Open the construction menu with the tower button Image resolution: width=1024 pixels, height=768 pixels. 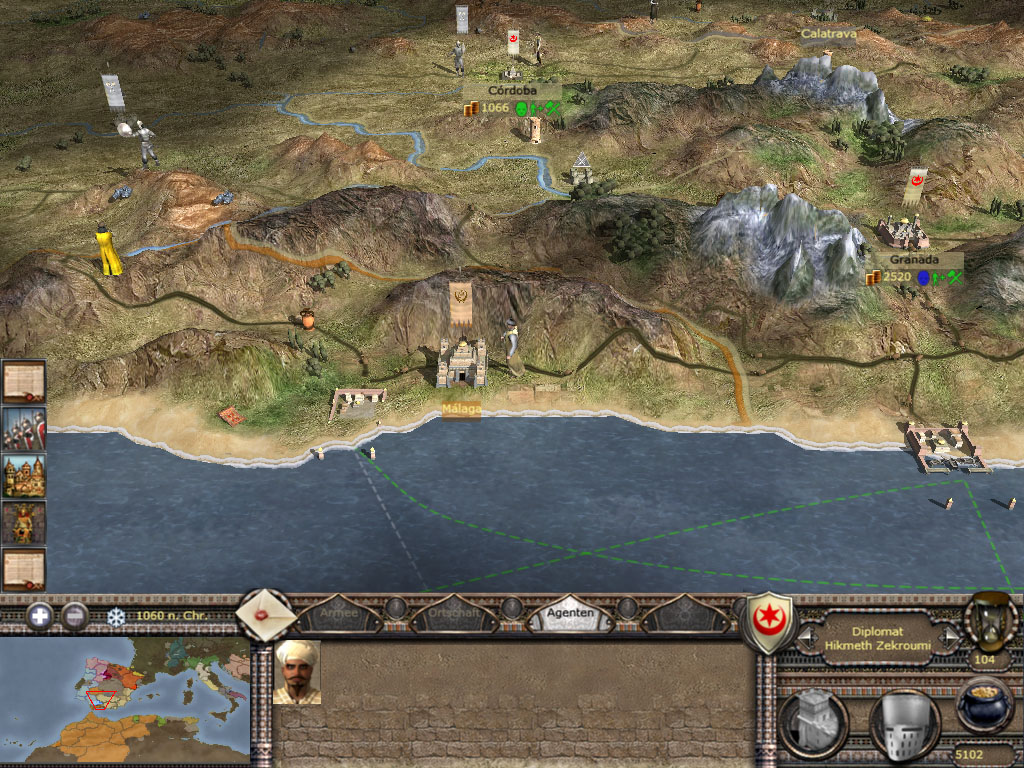click(x=814, y=723)
